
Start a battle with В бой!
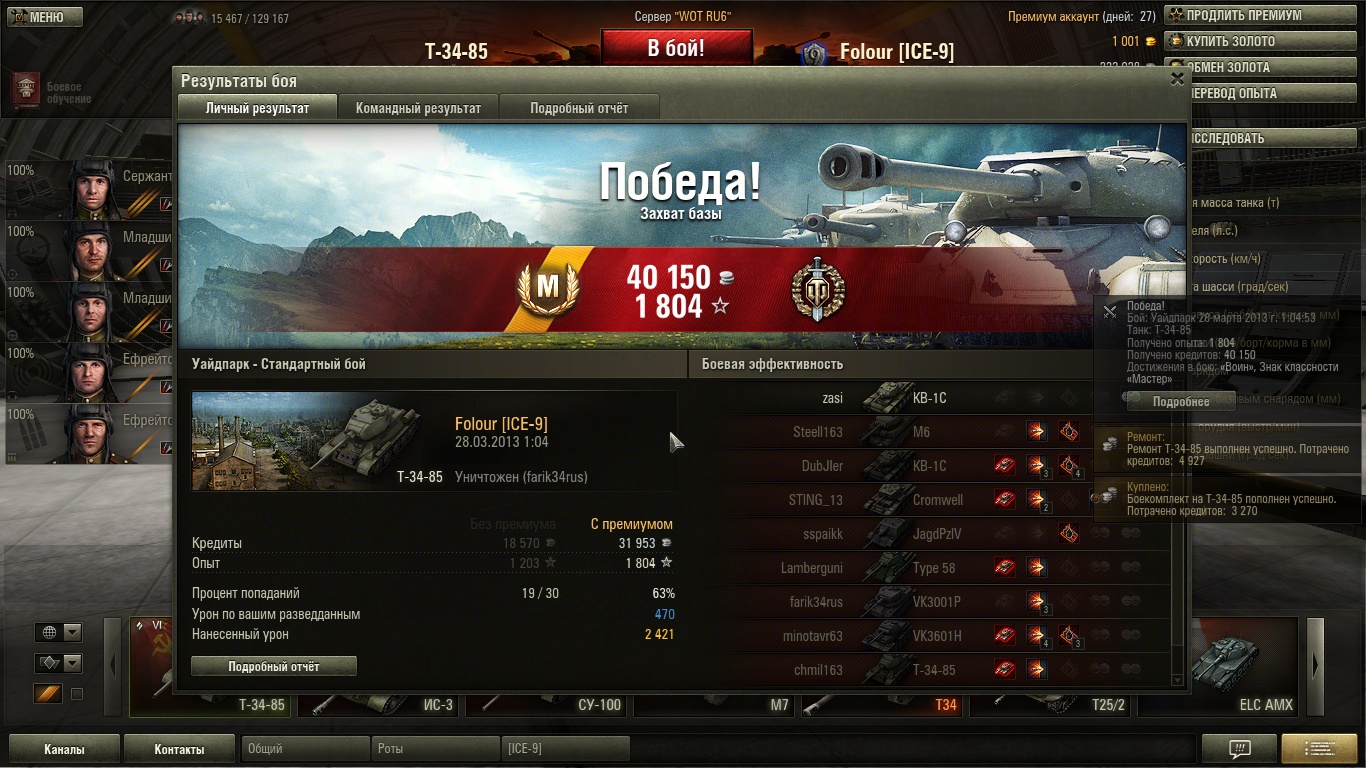[x=676, y=47]
